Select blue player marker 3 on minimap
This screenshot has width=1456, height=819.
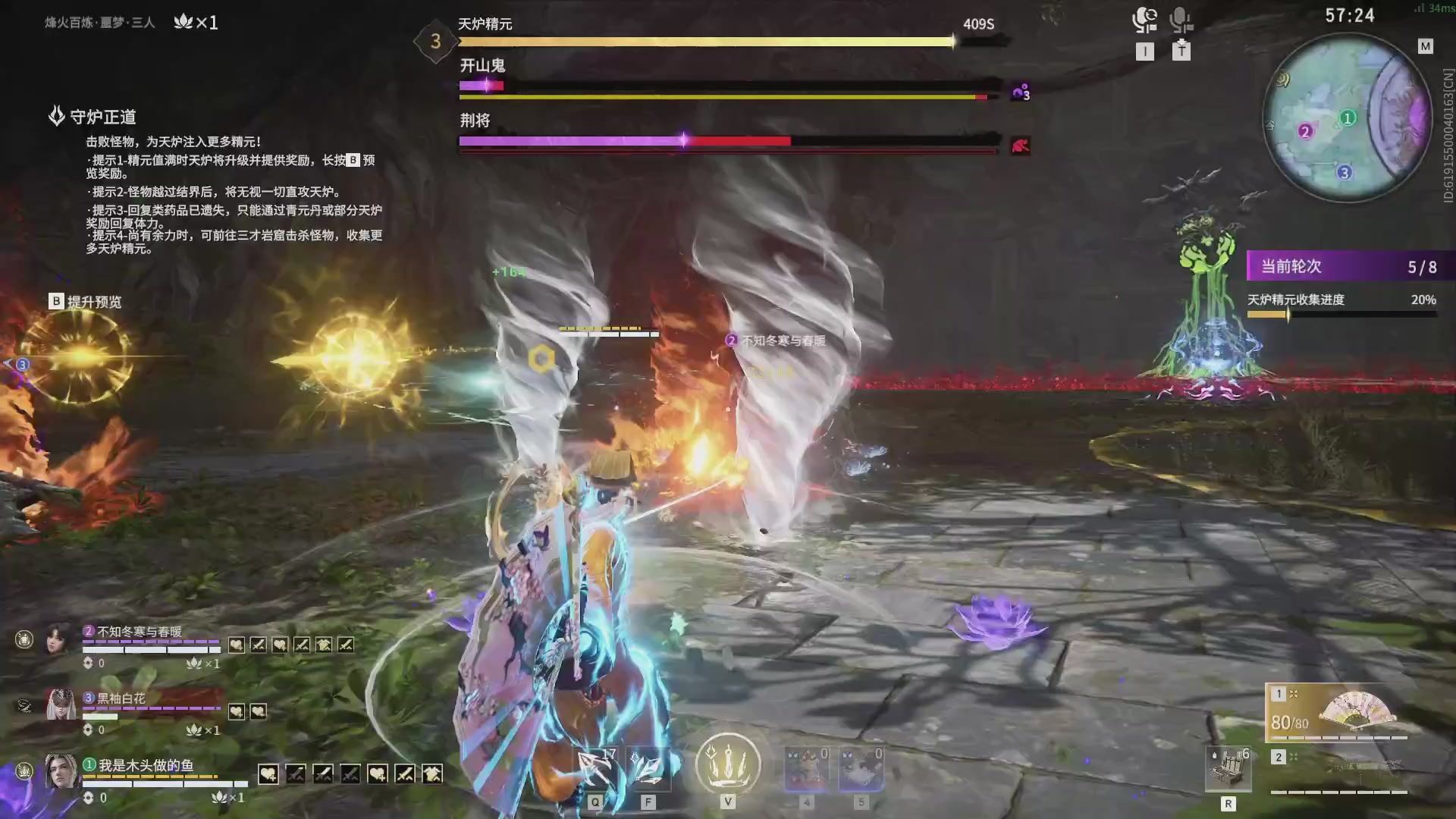point(1344,172)
